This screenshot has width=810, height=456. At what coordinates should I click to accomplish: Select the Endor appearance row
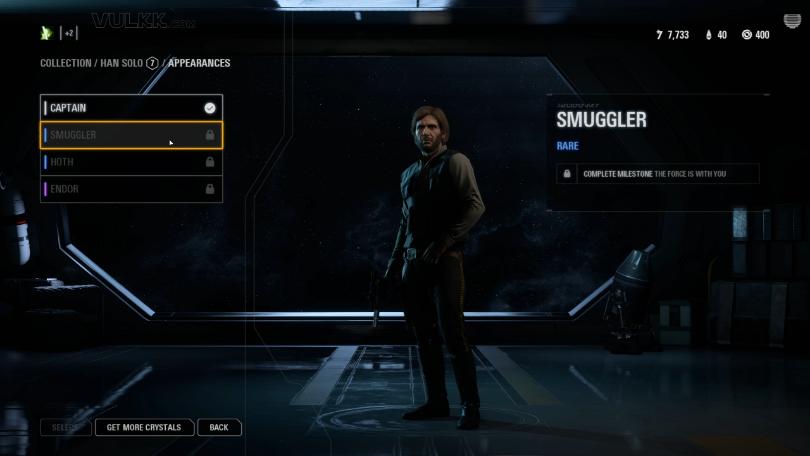pyautogui.click(x=130, y=189)
